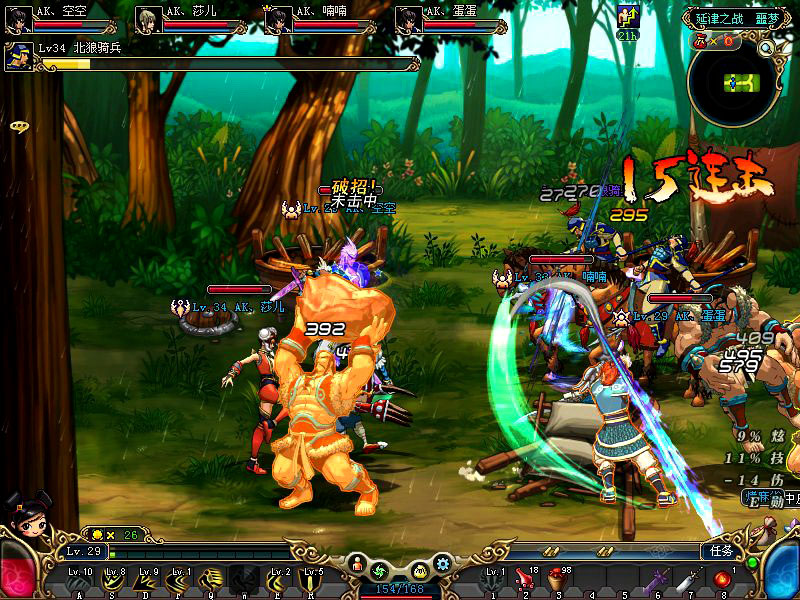Open the orange character figure menu
The width and height of the screenshot is (800, 600).
(357, 566)
